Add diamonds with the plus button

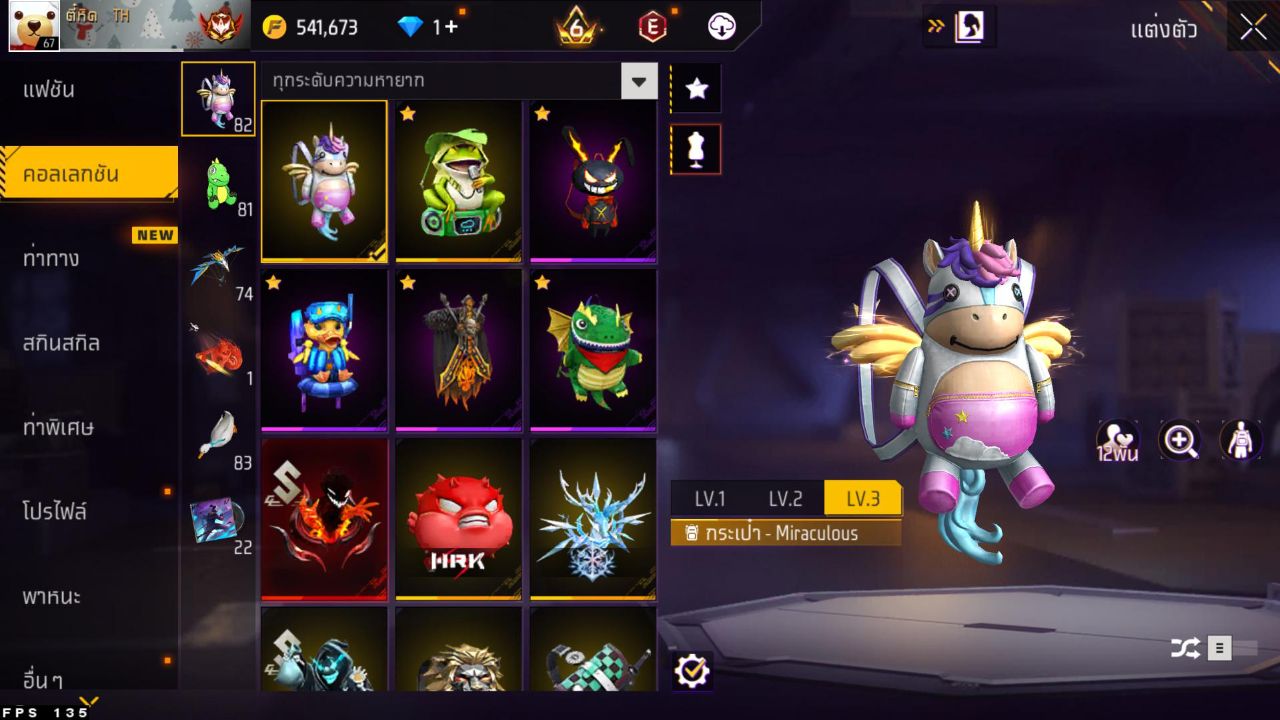click(451, 27)
